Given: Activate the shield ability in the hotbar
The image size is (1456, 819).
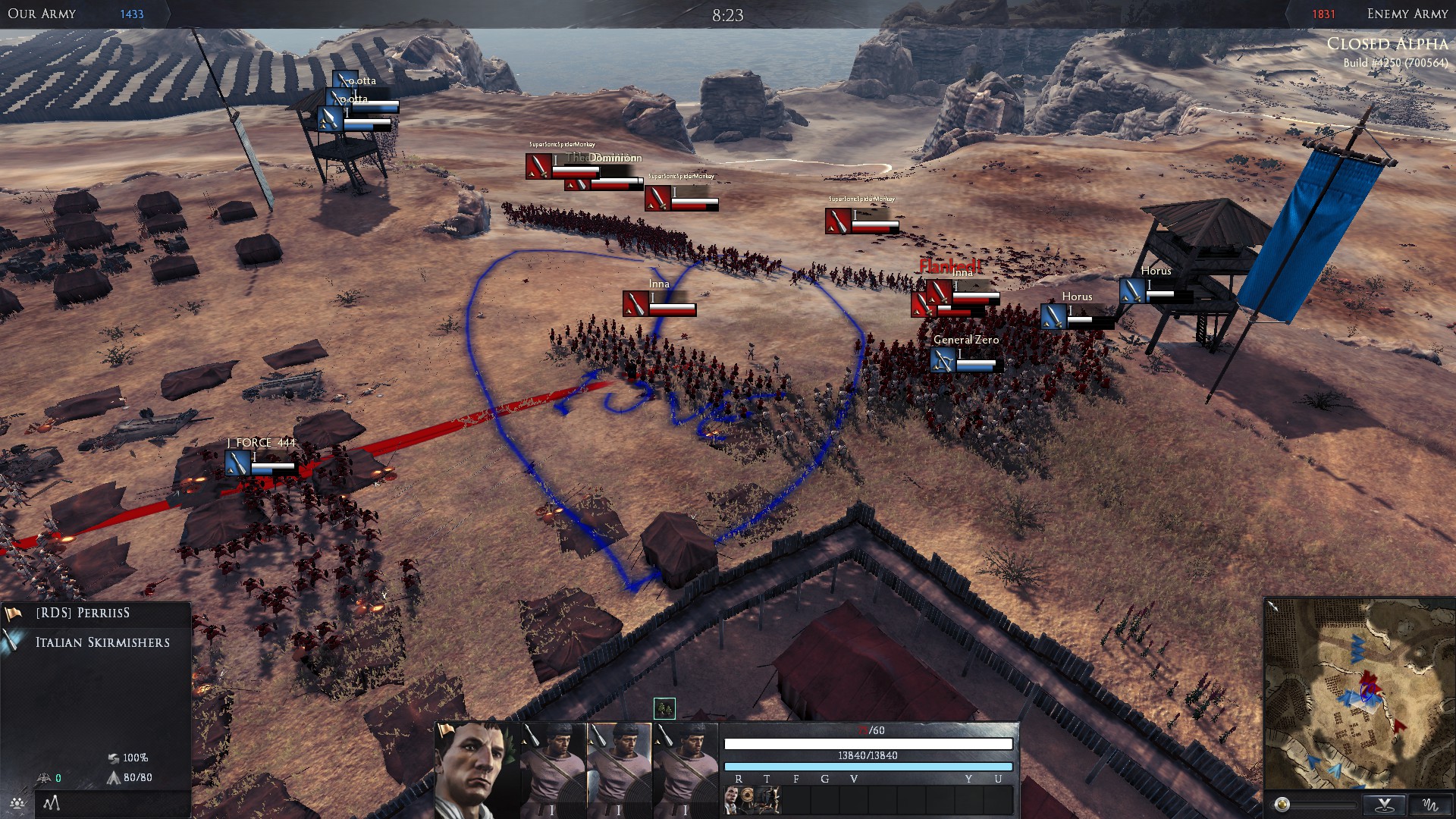Looking at the screenshot, I should (x=746, y=799).
